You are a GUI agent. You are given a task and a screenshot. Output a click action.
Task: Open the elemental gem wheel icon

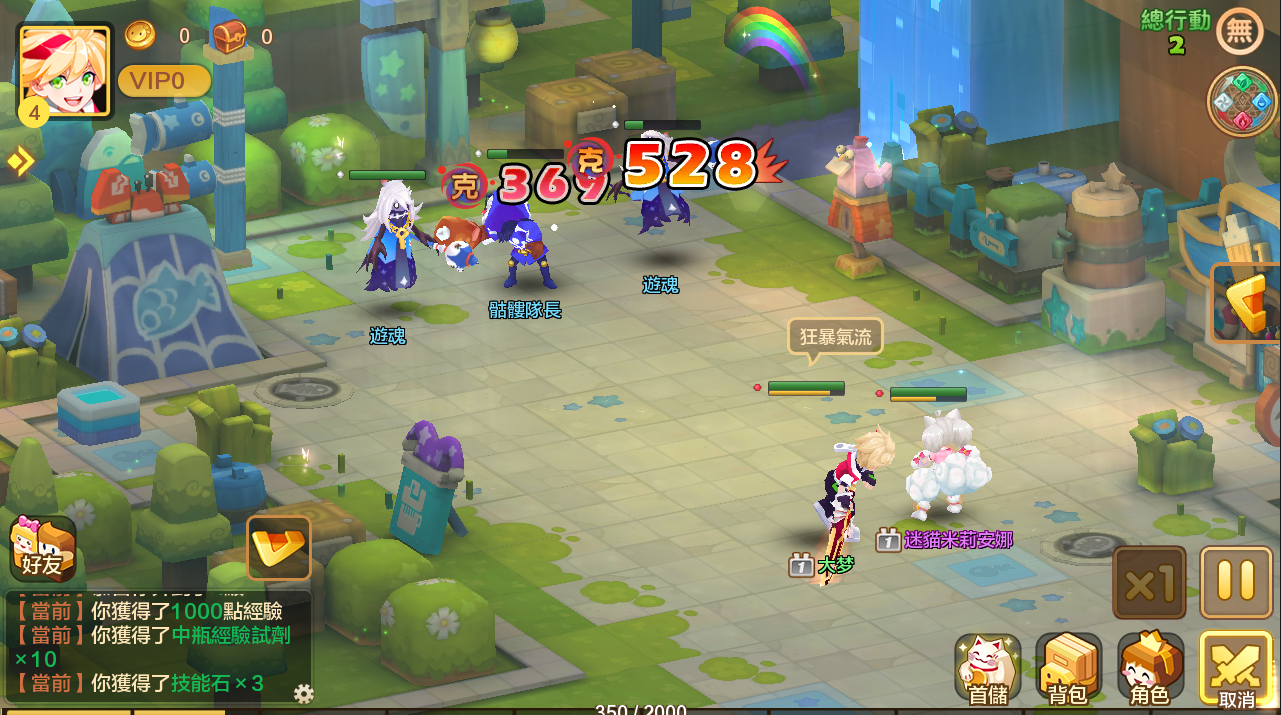1241,102
